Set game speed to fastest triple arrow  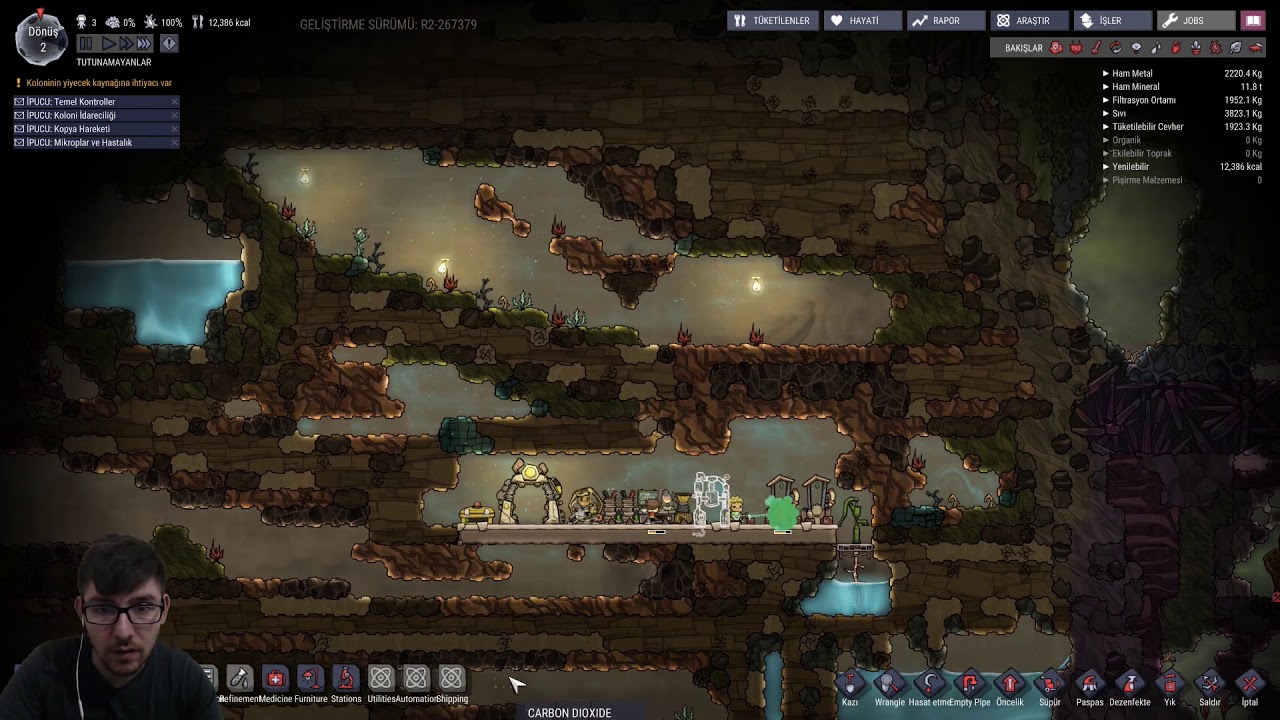(x=144, y=43)
